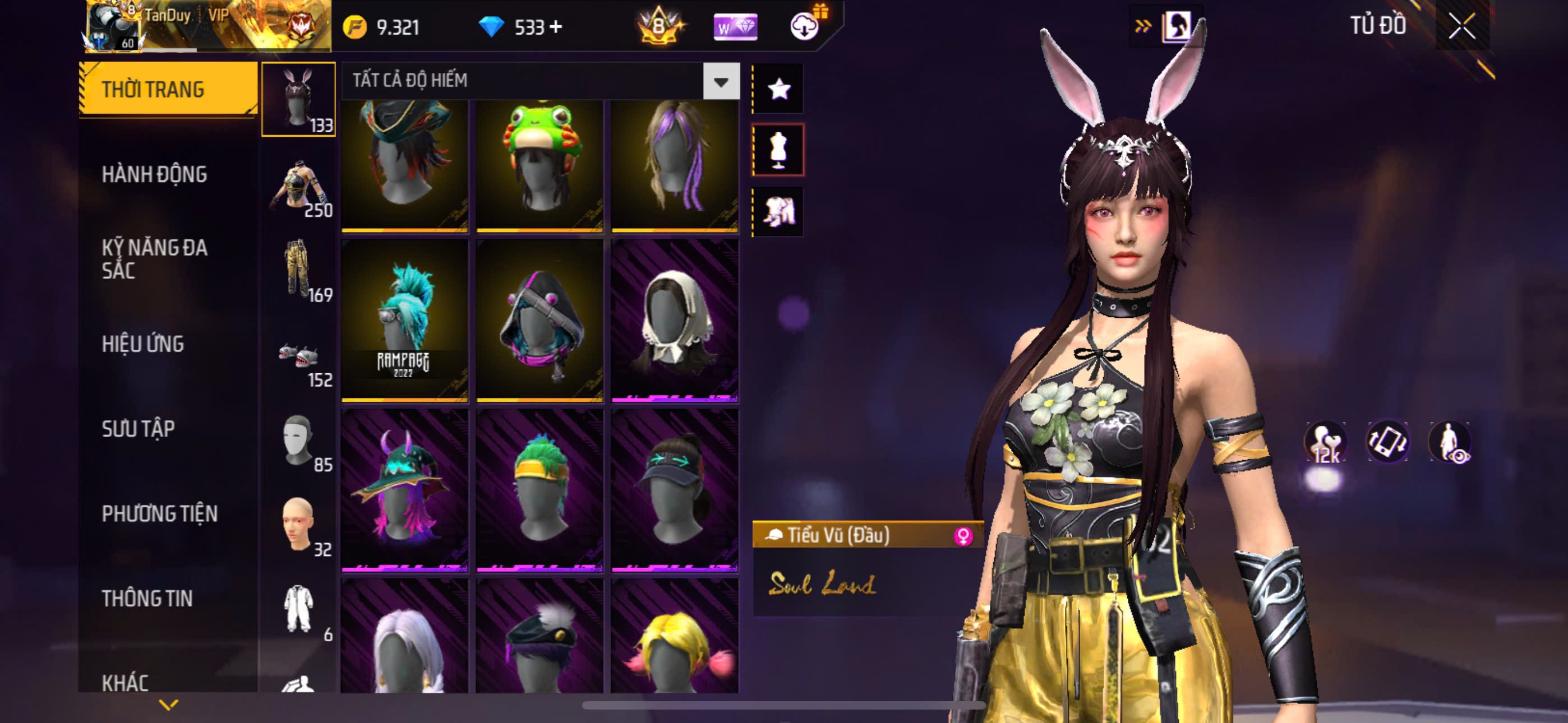Open the tops subcategory with 250 items
Image resolution: width=1568 pixels, height=723 pixels.
tap(299, 187)
